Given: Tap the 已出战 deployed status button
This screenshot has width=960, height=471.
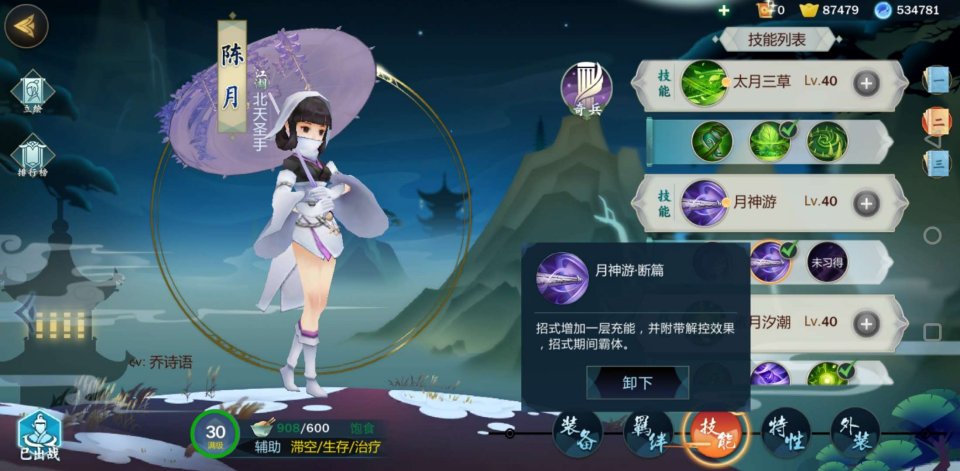Looking at the screenshot, I should tap(39, 436).
